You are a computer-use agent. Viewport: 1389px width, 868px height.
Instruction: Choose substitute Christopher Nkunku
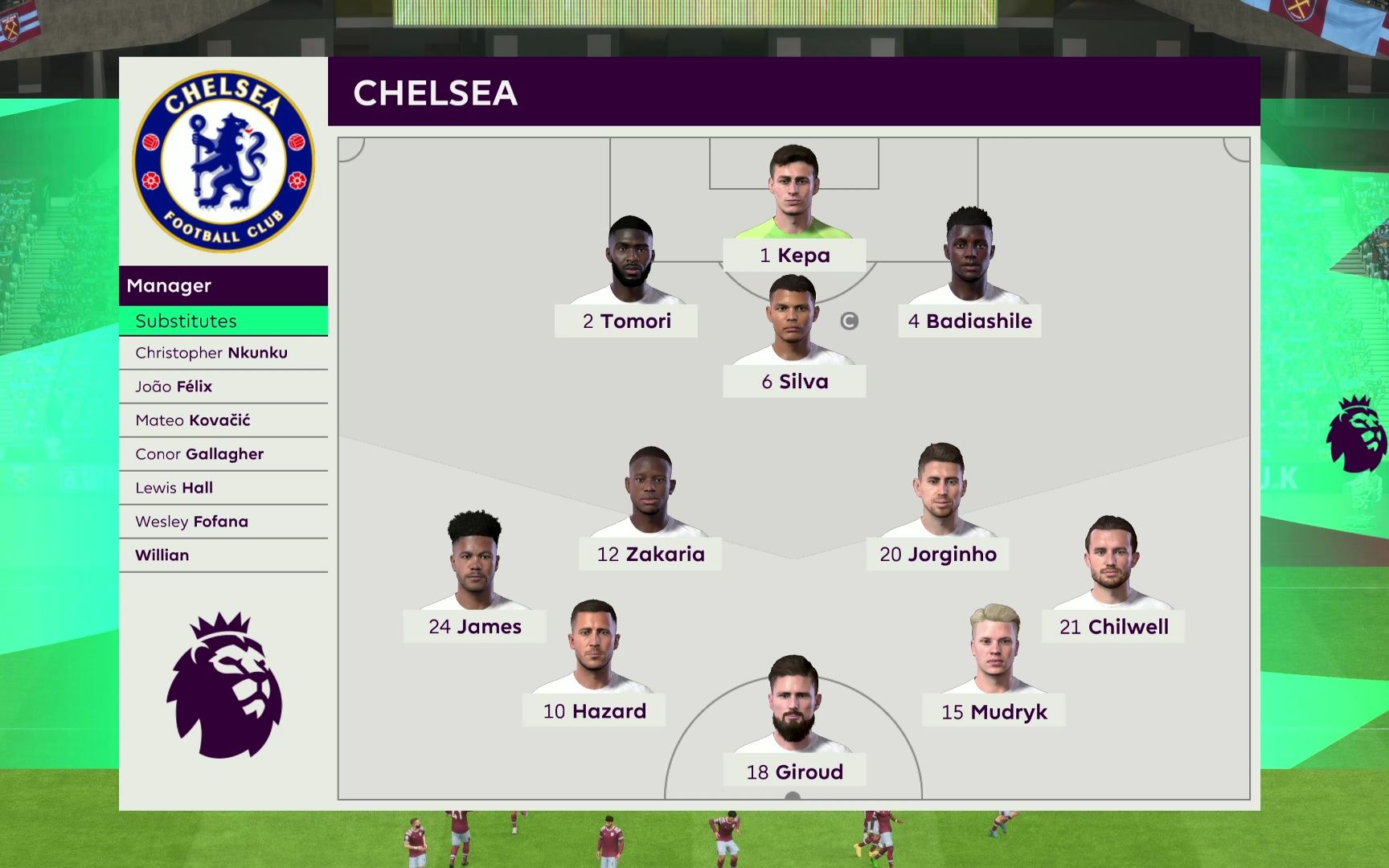[x=223, y=353]
